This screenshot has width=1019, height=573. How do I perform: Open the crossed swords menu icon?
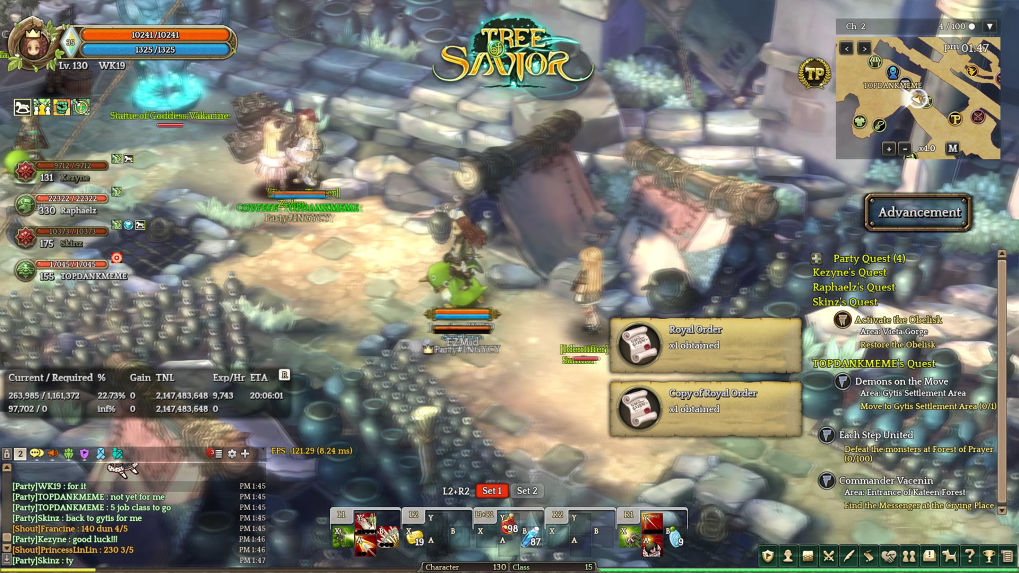828,556
